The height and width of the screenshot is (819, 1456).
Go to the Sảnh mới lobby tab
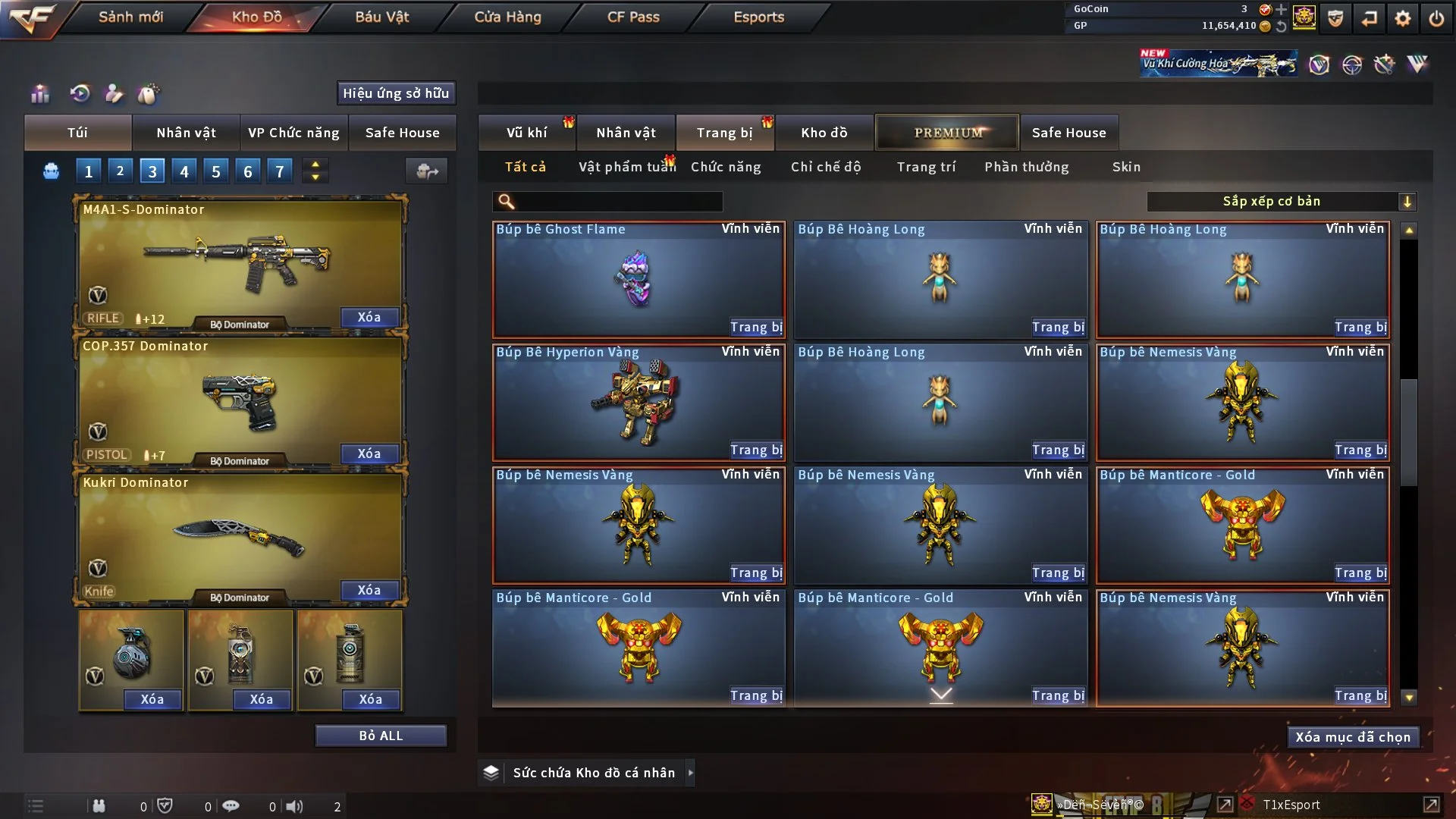tap(130, 17)
